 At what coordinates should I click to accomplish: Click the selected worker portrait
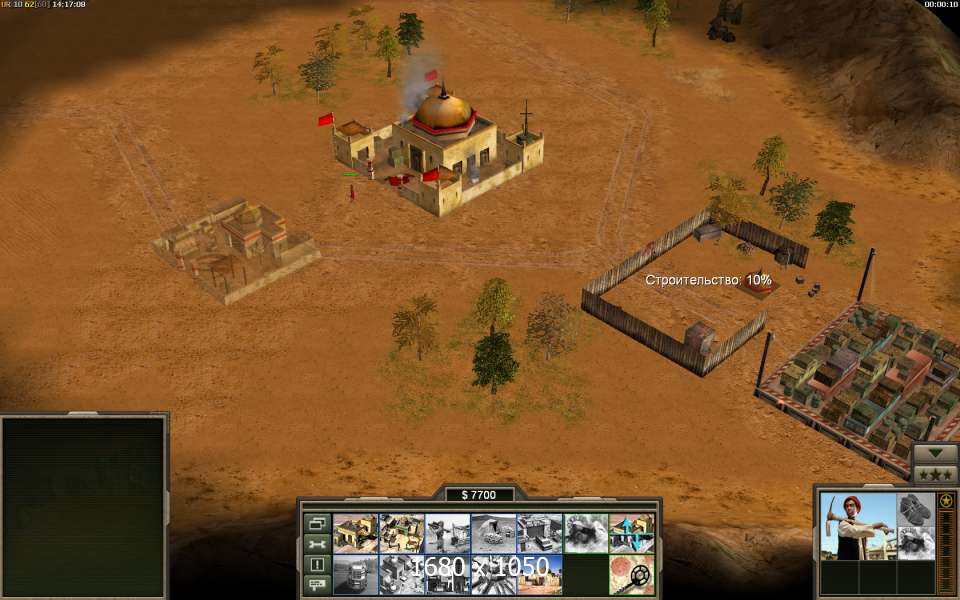pyautogui.click(x=857, y=526)
